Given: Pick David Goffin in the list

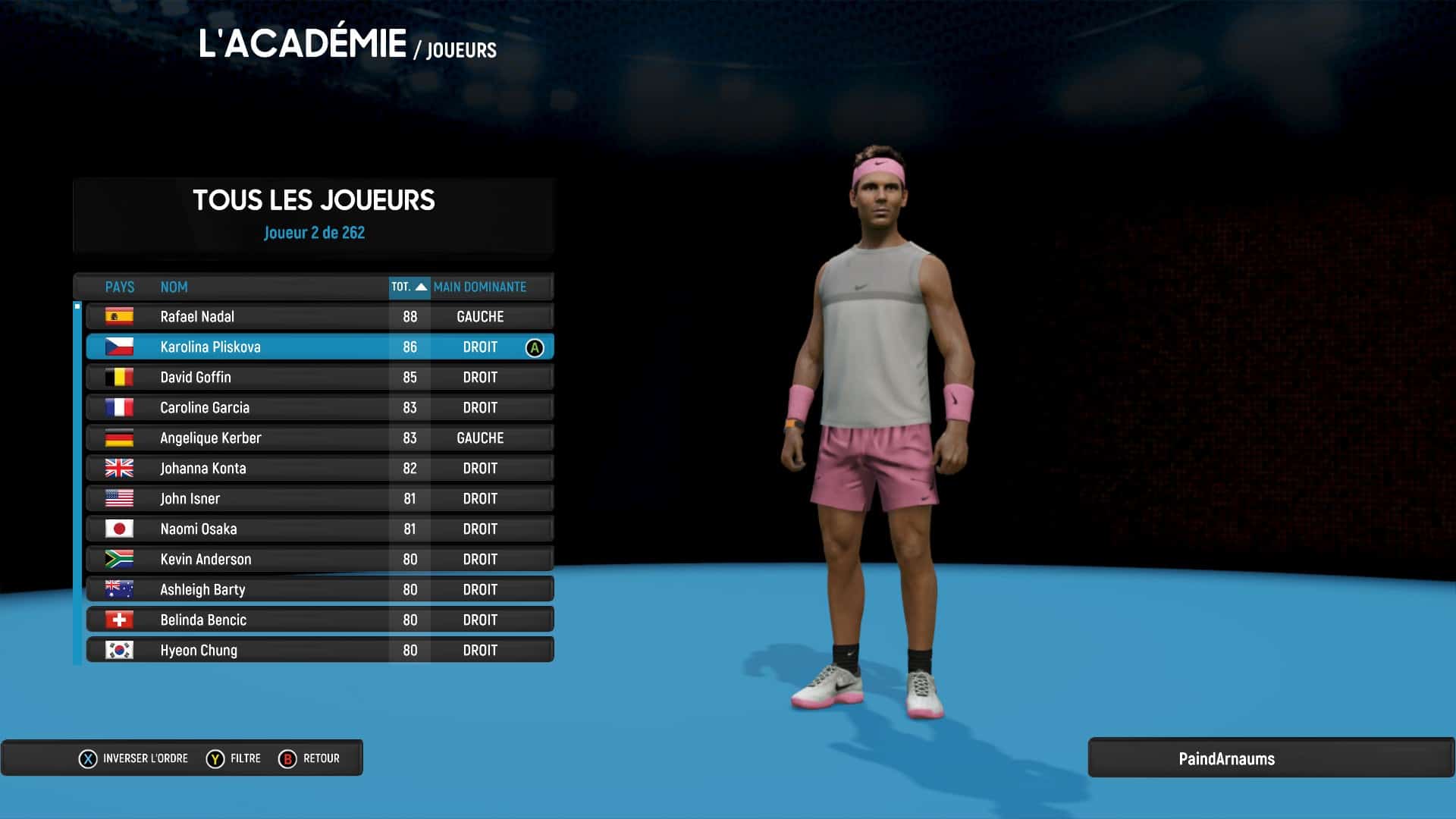Looking at the screenshot, I should [319, 377].
